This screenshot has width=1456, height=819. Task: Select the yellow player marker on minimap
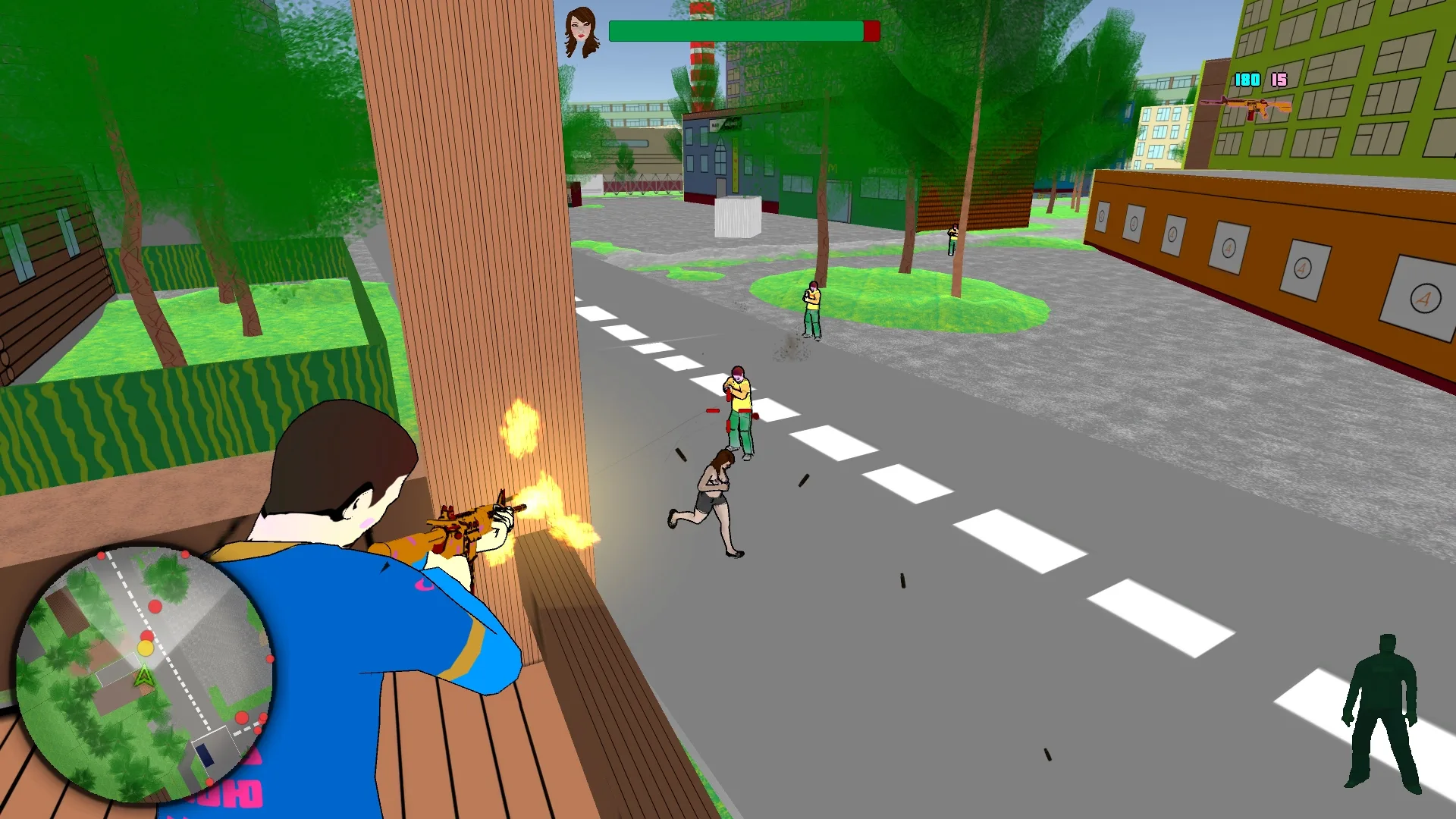coord(146,647)
